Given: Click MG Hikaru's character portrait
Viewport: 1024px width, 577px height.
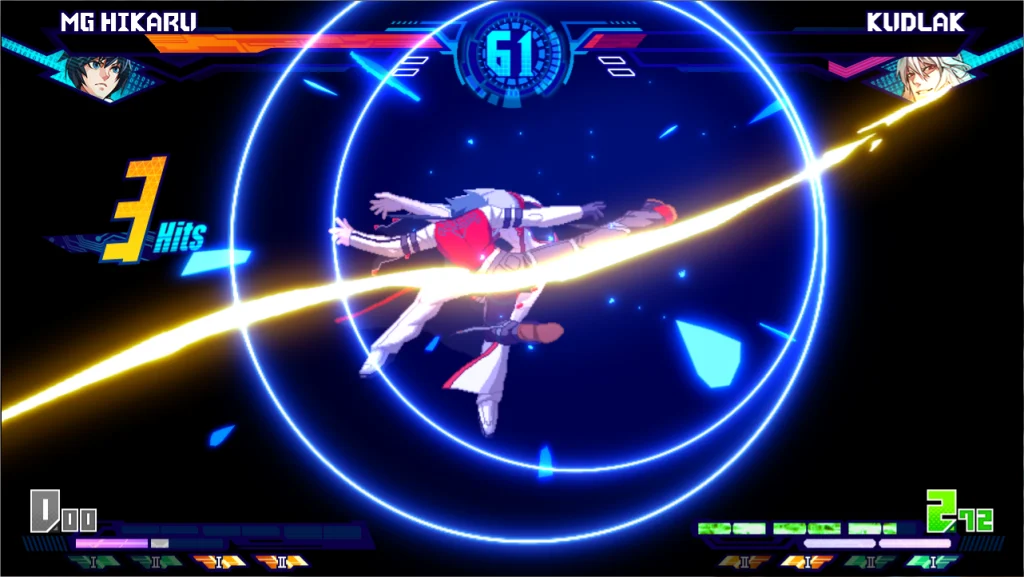Looking at the screenshot, I should pyautogui.click(x=97, y=75).
